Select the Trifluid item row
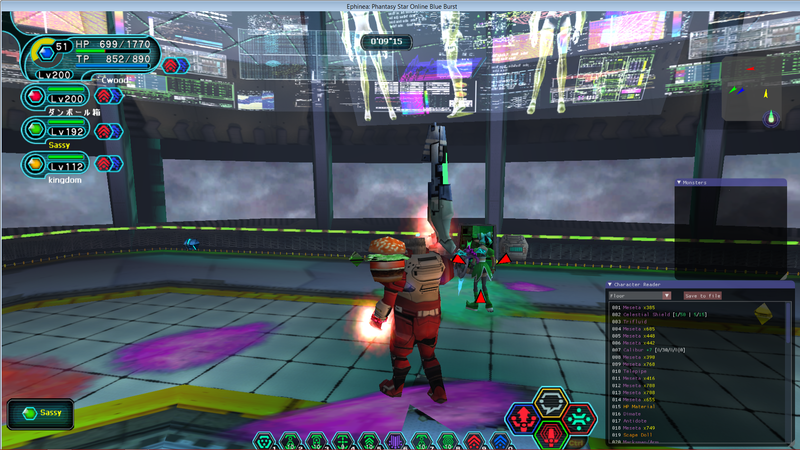Image resolution: width=800 pixels, height=450 pixels. [x=634, y=320]
